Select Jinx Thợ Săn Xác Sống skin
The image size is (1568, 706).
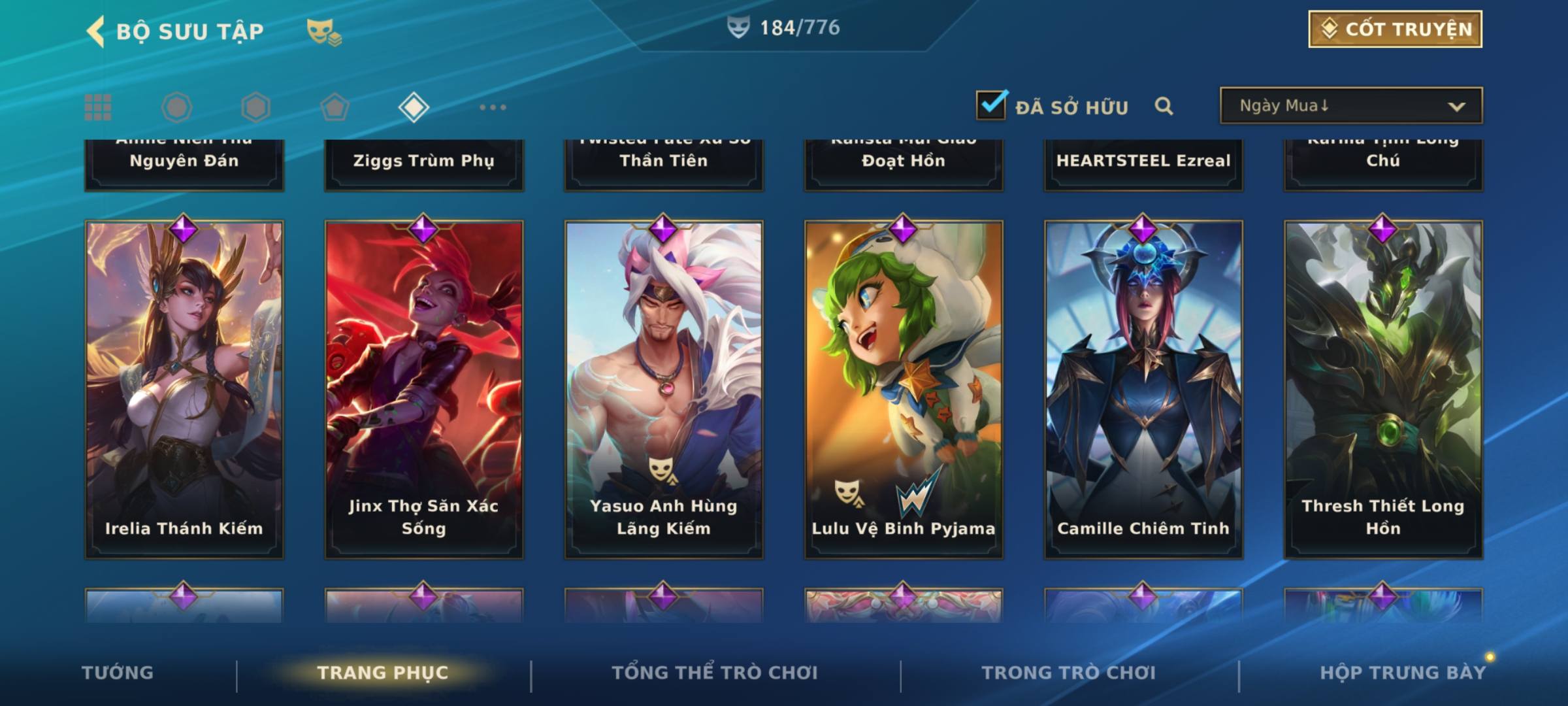point(424,390)
